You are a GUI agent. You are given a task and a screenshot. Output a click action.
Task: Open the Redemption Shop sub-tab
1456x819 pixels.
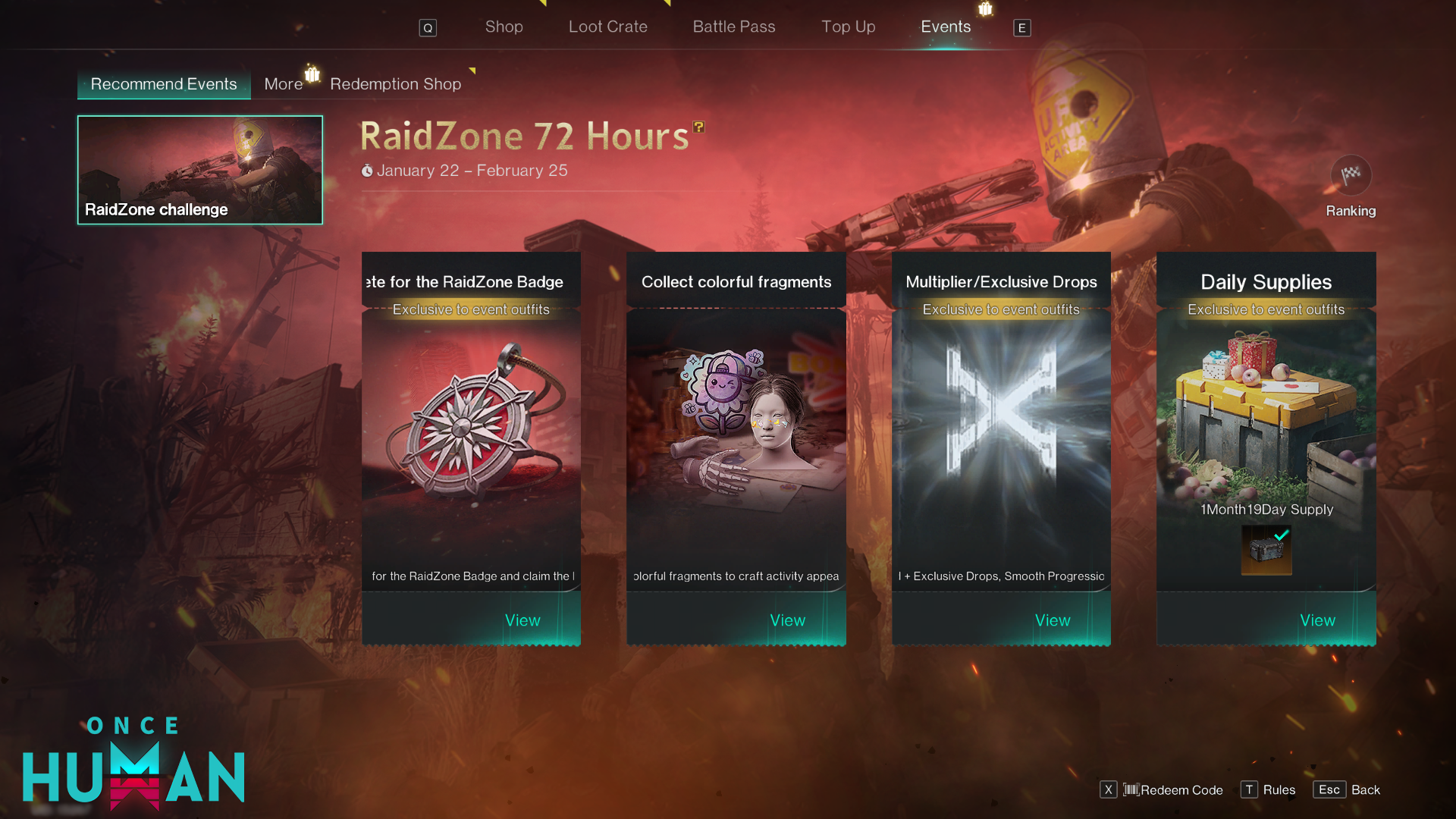(x=395, y=84)
